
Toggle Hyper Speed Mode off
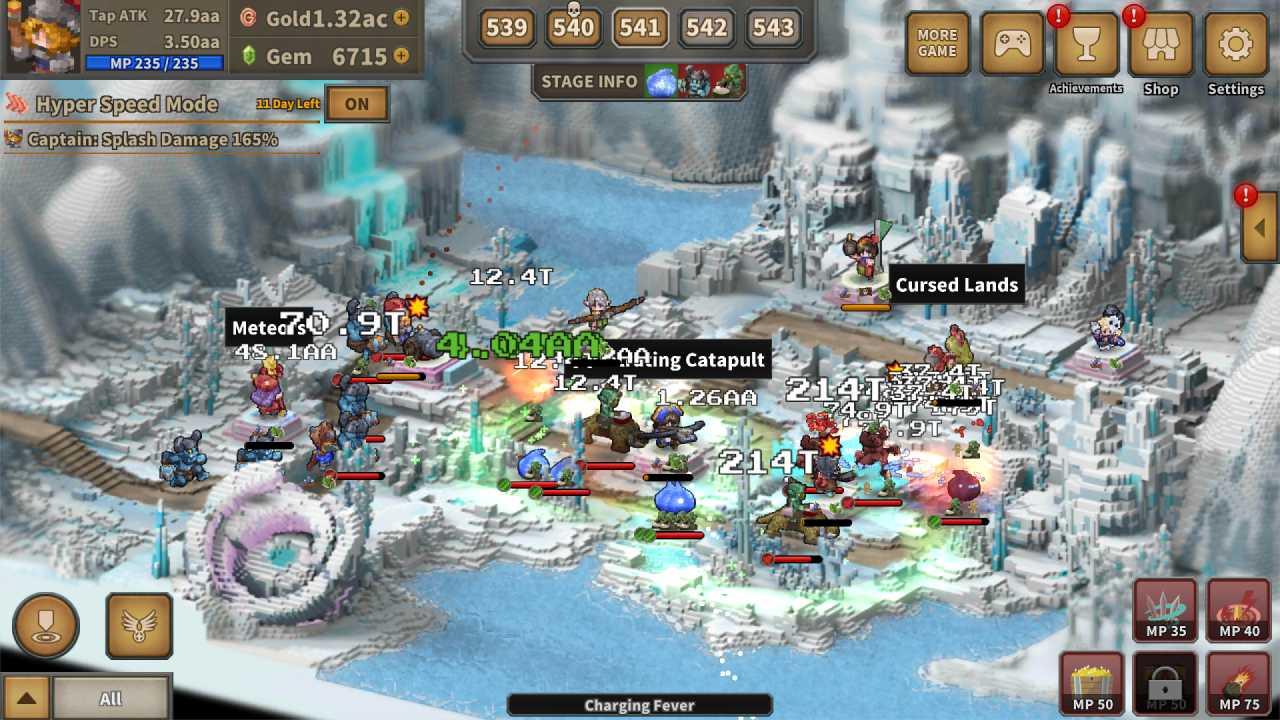coord(357,103)
